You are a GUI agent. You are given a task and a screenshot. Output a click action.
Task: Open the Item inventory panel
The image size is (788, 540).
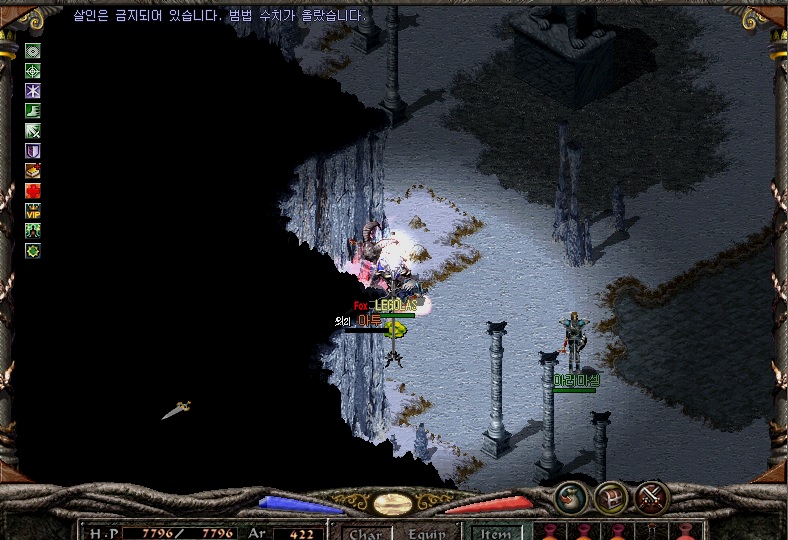495,533
